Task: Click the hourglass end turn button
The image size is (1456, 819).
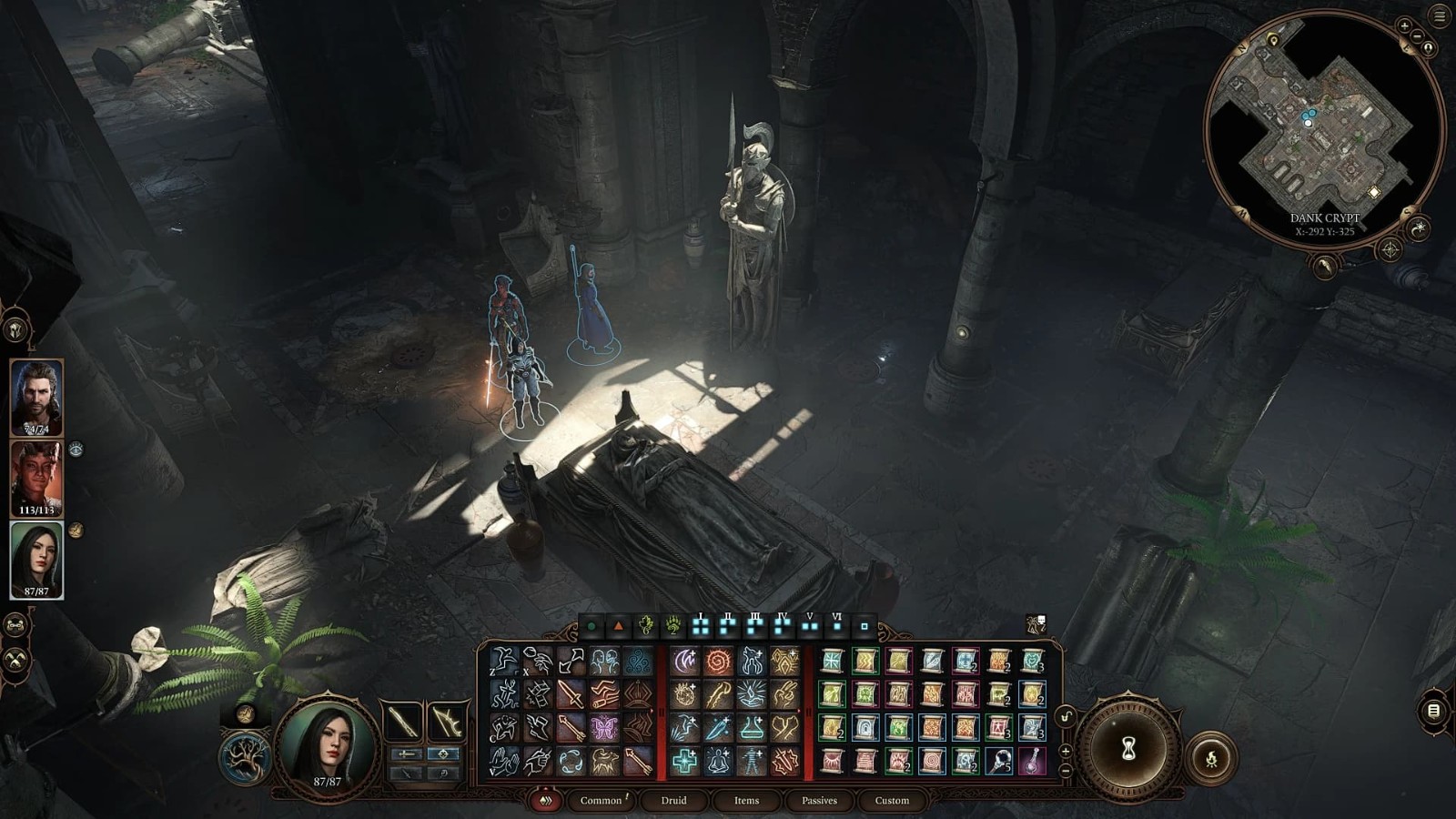Action: 1128,748
